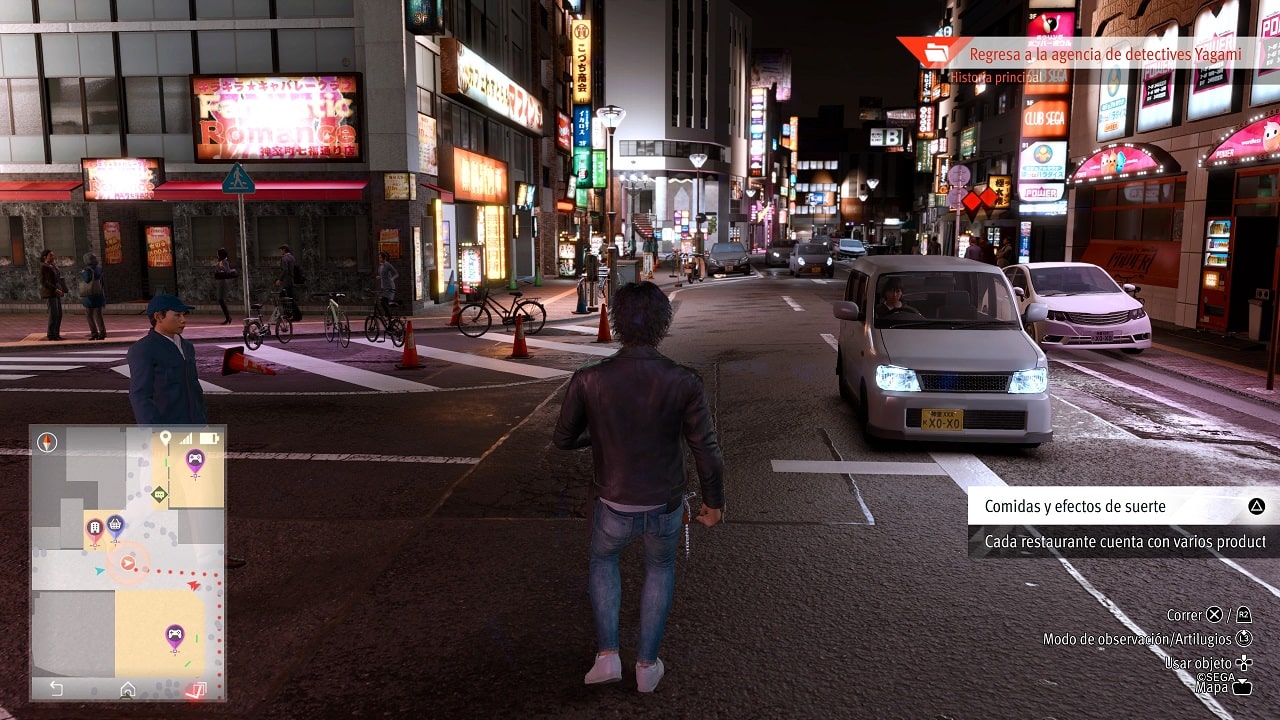Select the lower purple gamepad map marker
The height and width of the screenshot is (720, 1280).
pos(175,634)
